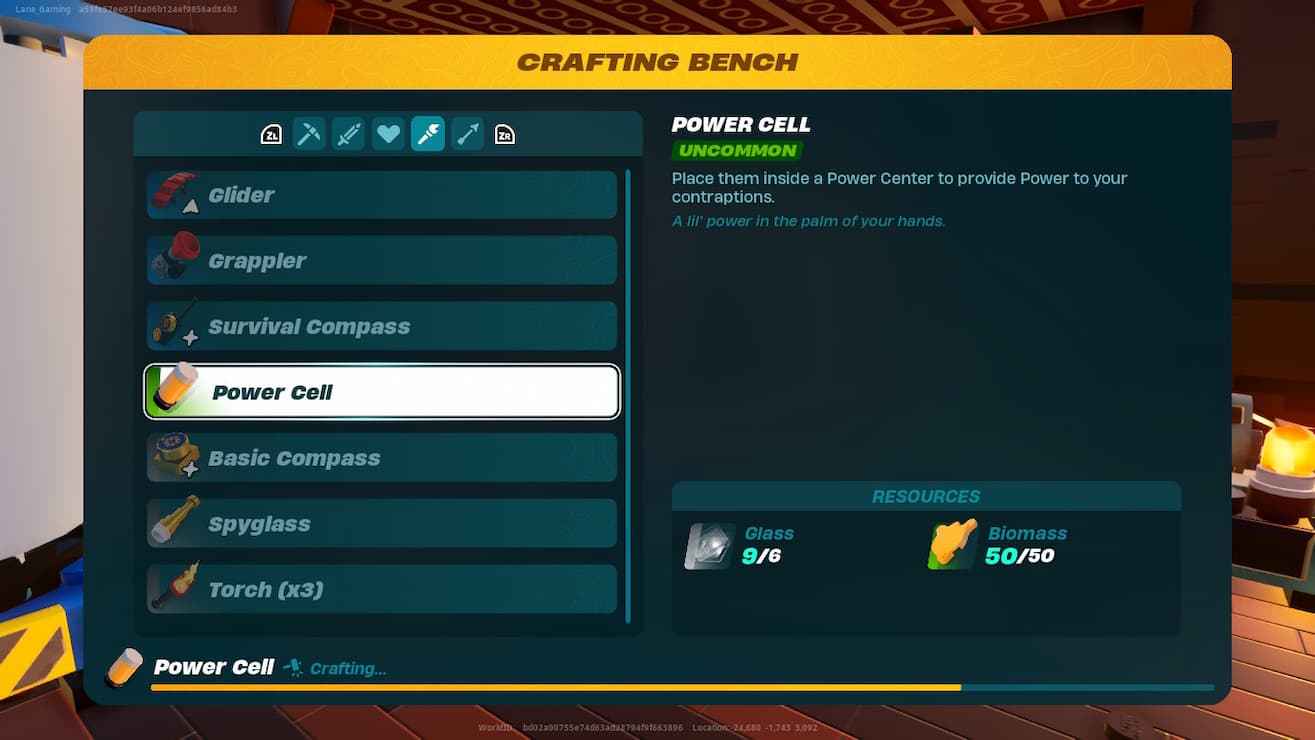Open the Grappler crafting entry
1315x740 pixels.
point(381,260)
